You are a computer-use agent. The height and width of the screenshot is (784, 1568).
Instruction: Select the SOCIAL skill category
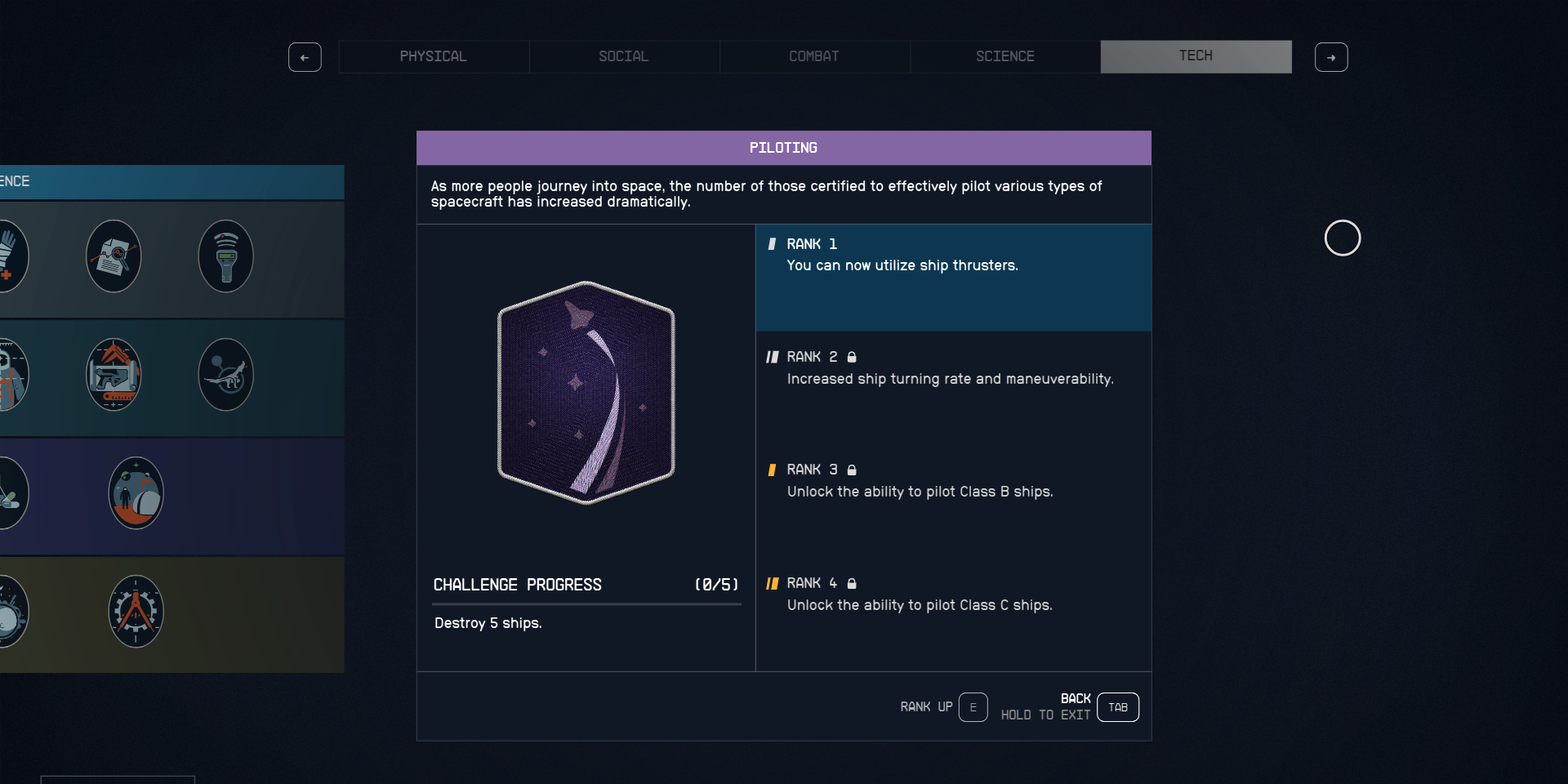[624, 56]
